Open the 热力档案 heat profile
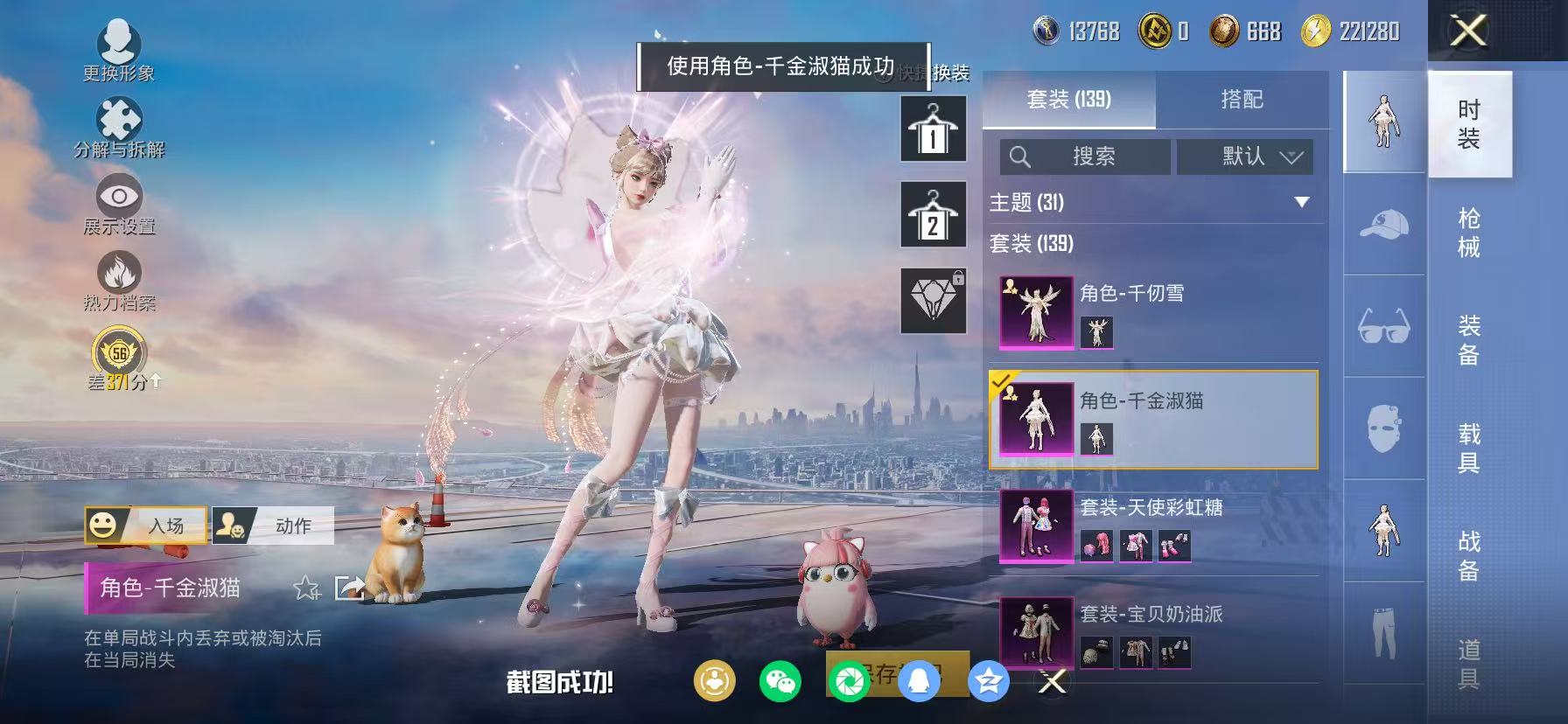The width and height of the screenshot is (1568, 724). pos(119,278)
